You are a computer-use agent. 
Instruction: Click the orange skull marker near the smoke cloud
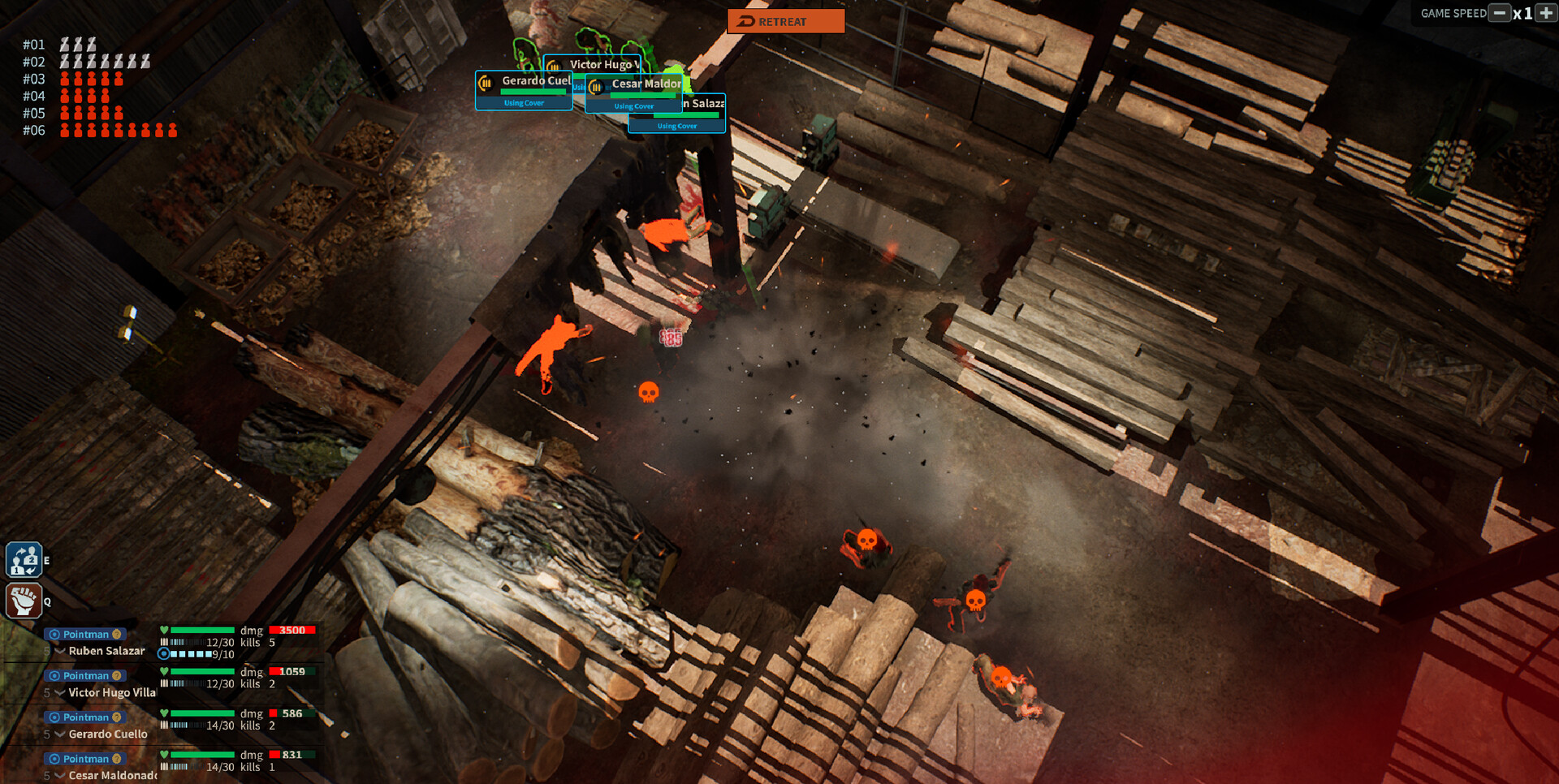647,392
